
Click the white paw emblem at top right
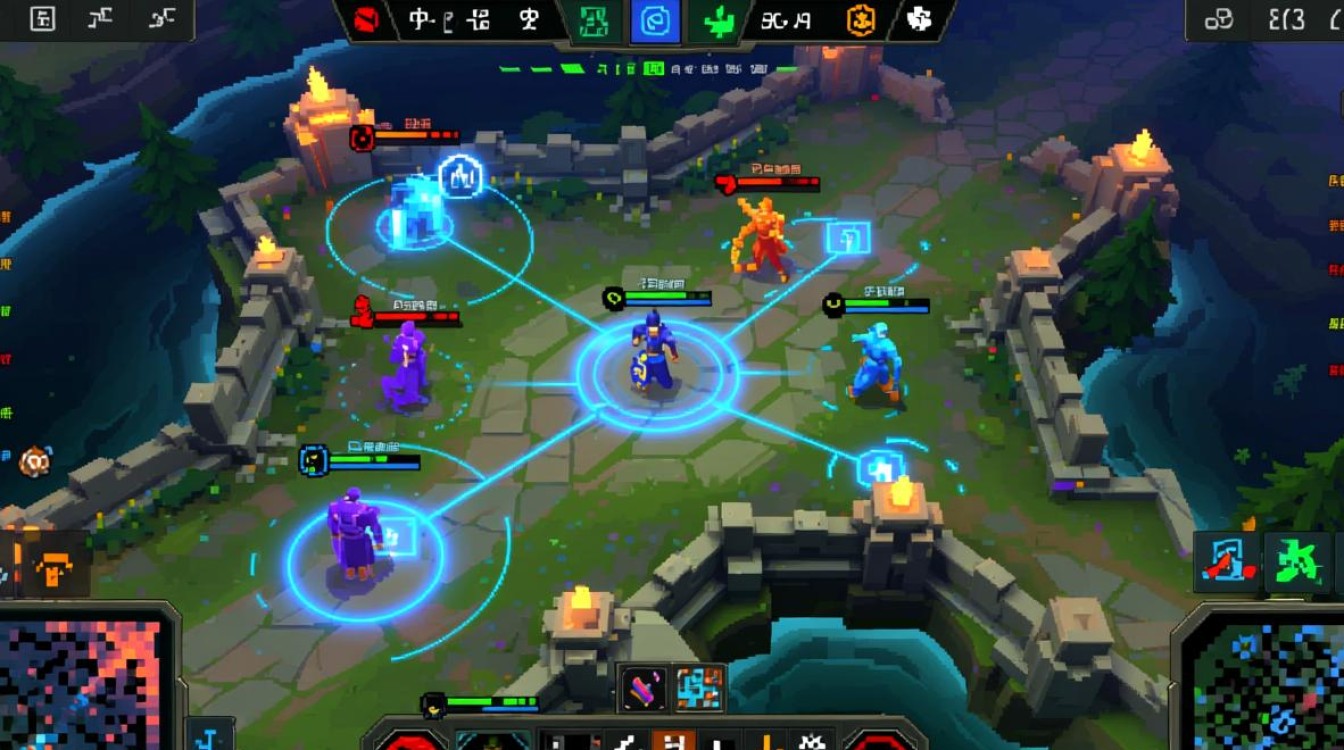point(920,21)
